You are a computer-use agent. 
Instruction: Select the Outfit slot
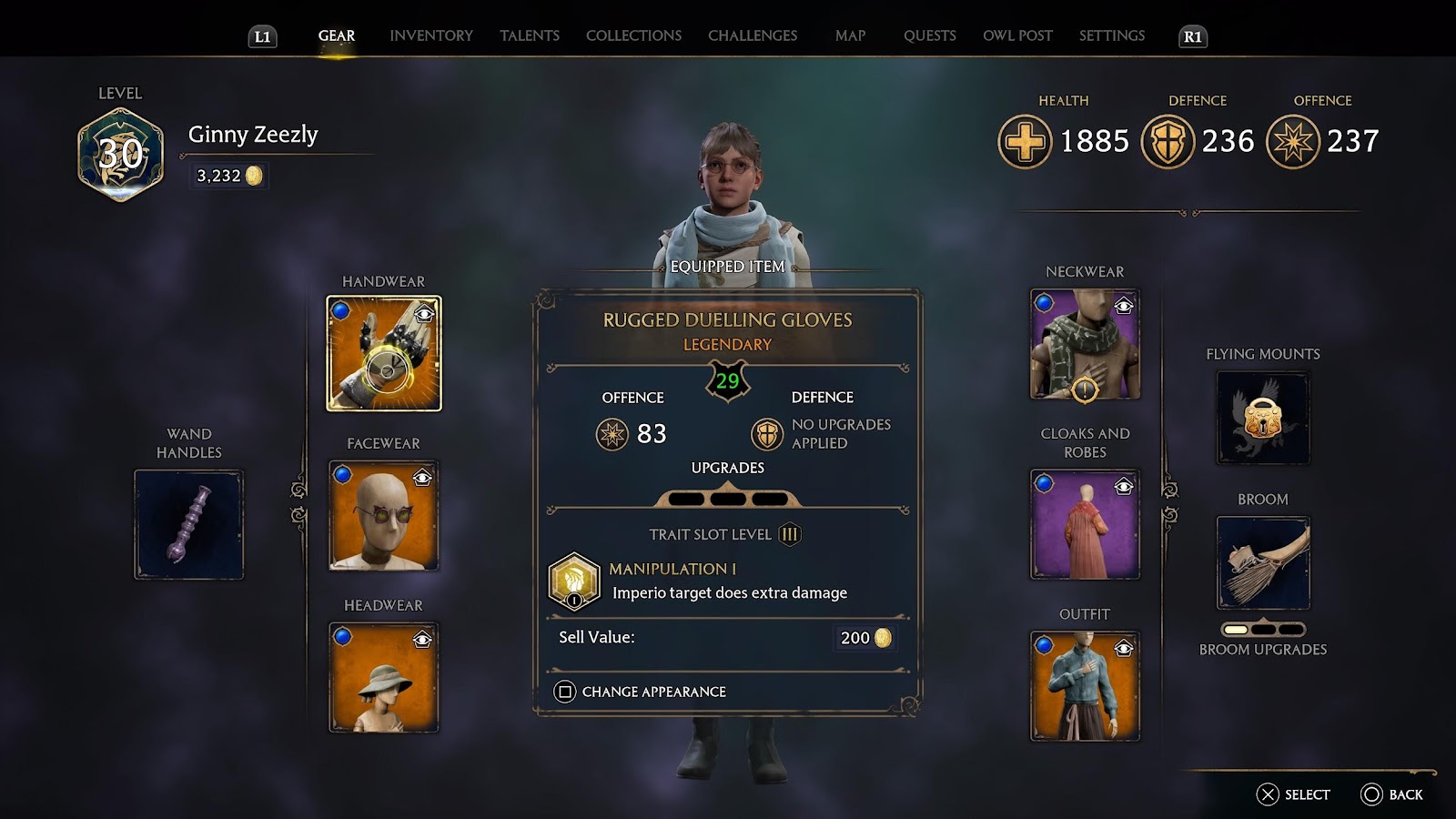[1085, 685]
